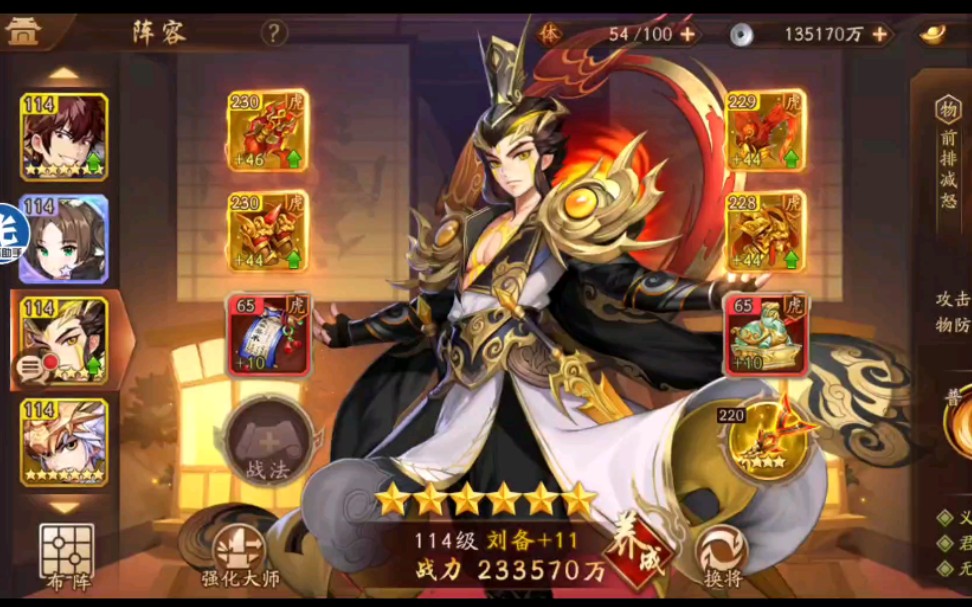Image resolution: width=972 pixels, height=607 pixels.
Task: Select the brown-haired hero portrait
Action: pyautogui.click(x=64, y=136)
